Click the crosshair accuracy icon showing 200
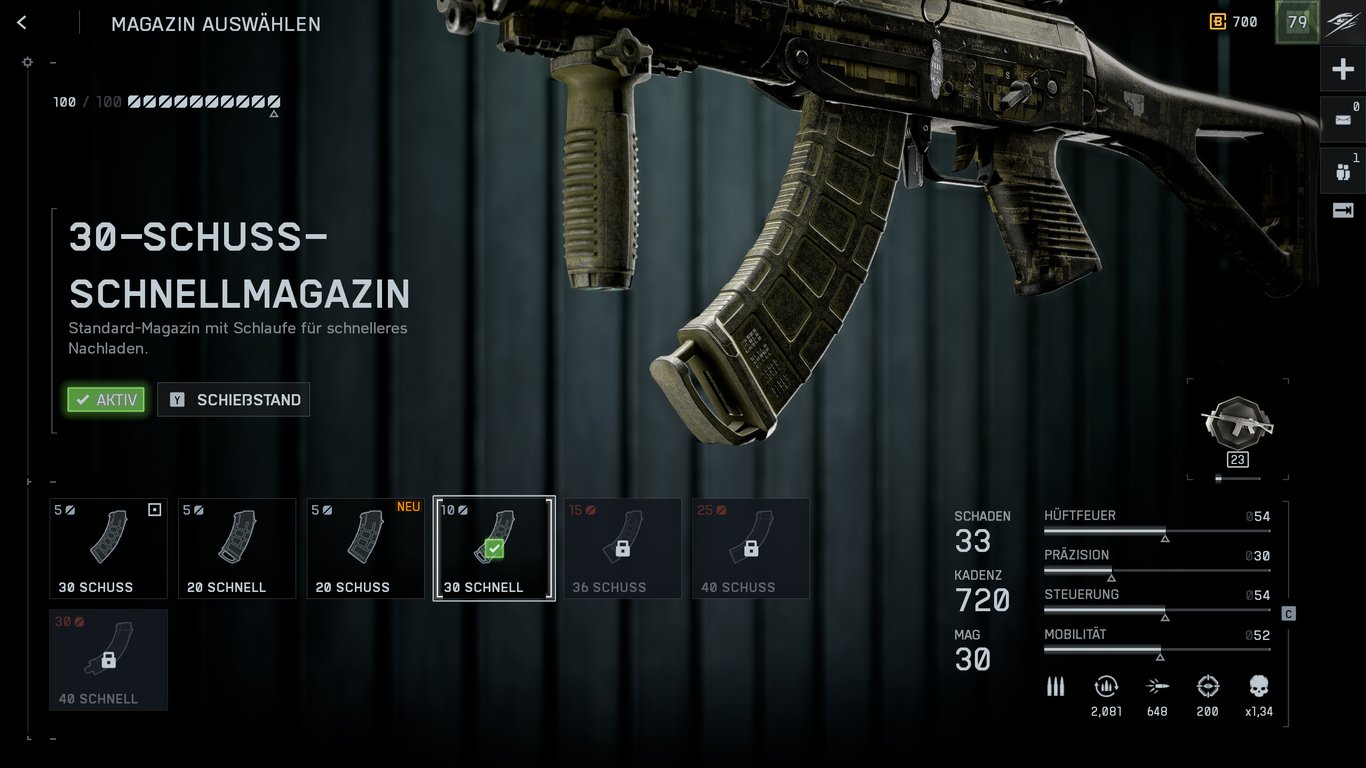 pyautogui.click(x=1207, y=687)
